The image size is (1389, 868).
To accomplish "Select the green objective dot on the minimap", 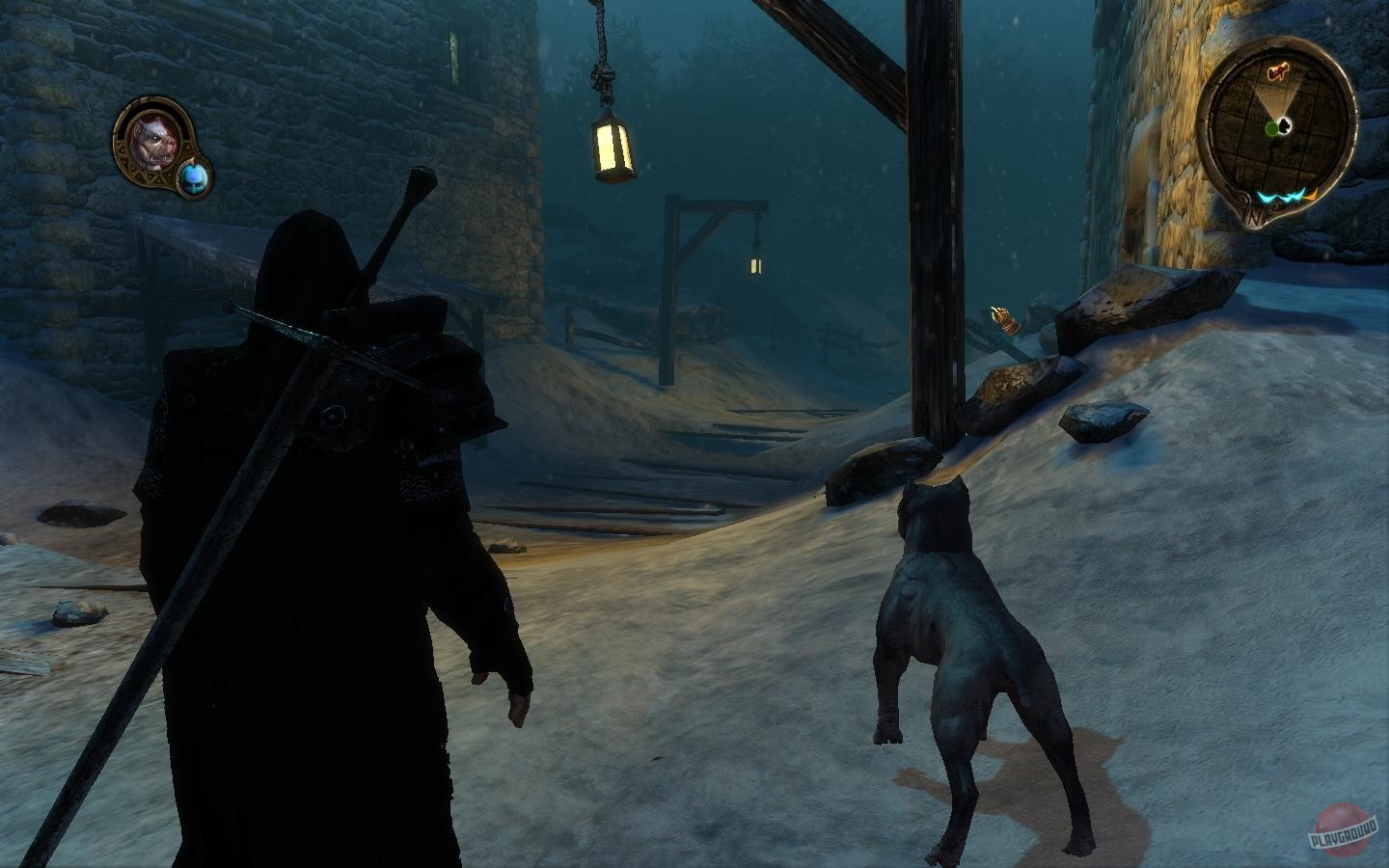I will click(x=1273, y=126).
